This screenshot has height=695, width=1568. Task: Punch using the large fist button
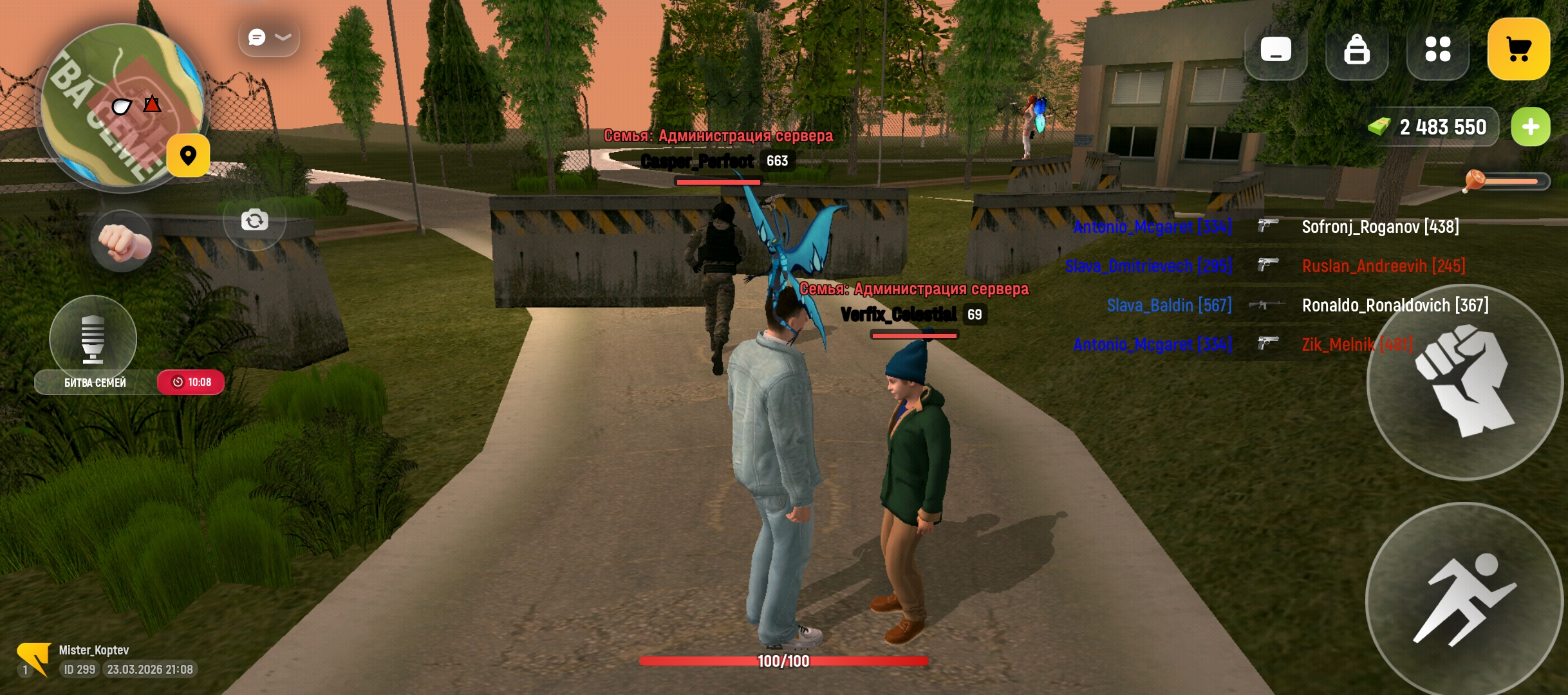[x=1464, y=382]
